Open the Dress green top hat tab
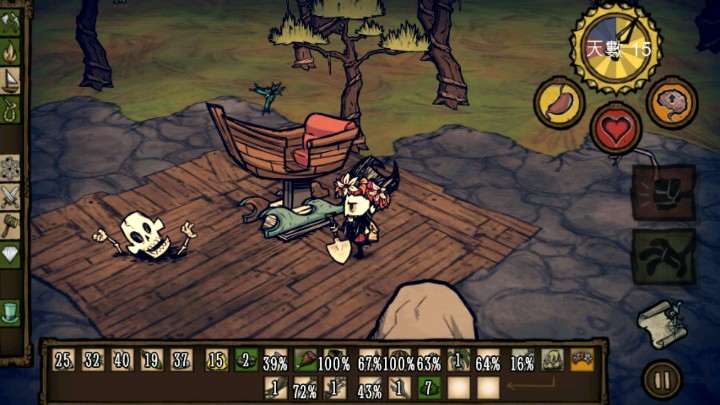This screenshot has width=720, height=405. 12,311
